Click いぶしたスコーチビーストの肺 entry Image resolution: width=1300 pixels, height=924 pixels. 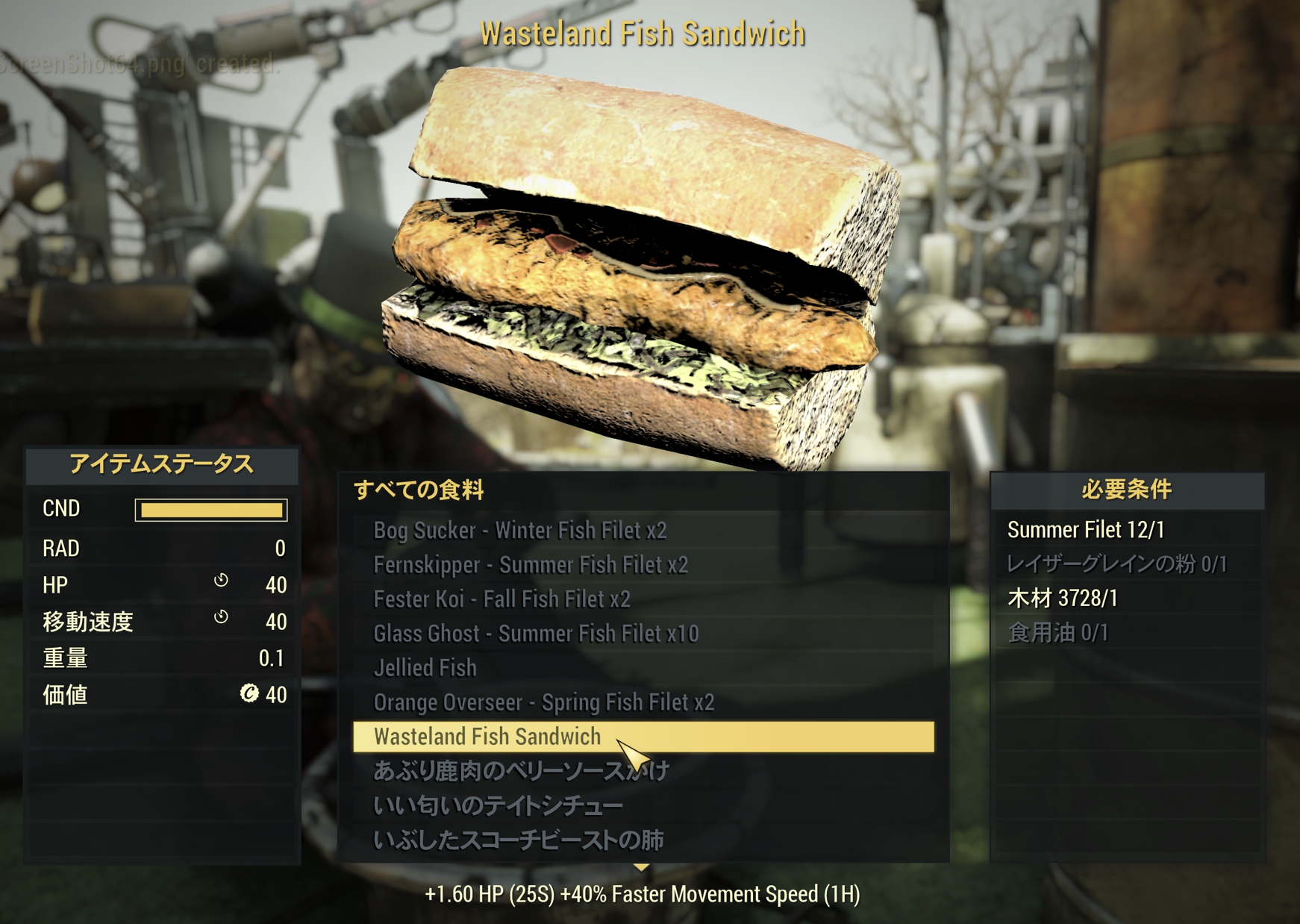[520, 840]
